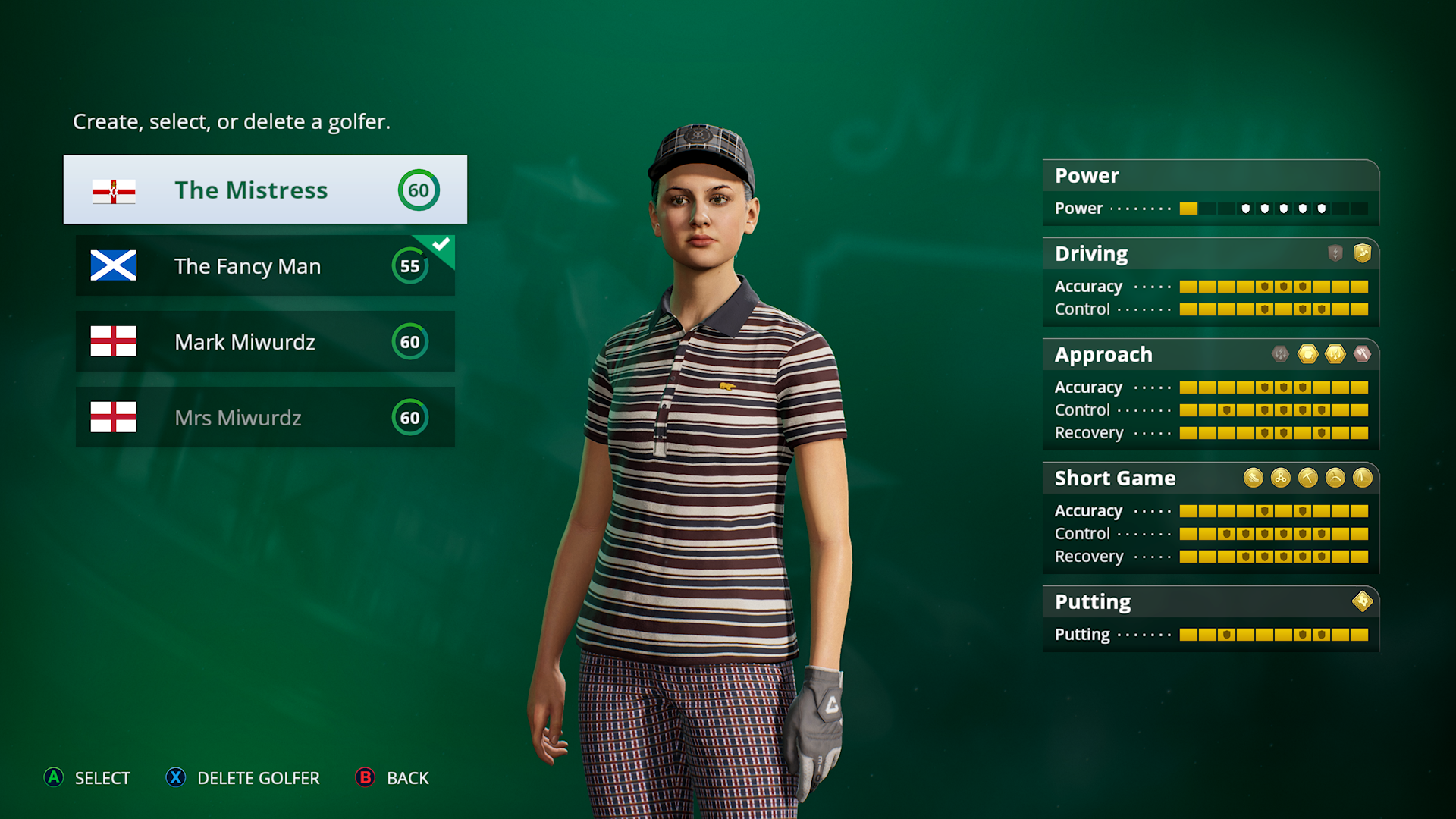Pick the Mark Miwurdz golfer entry
Viewport: 1456px width, 819px height.
(x=265, y=342)
